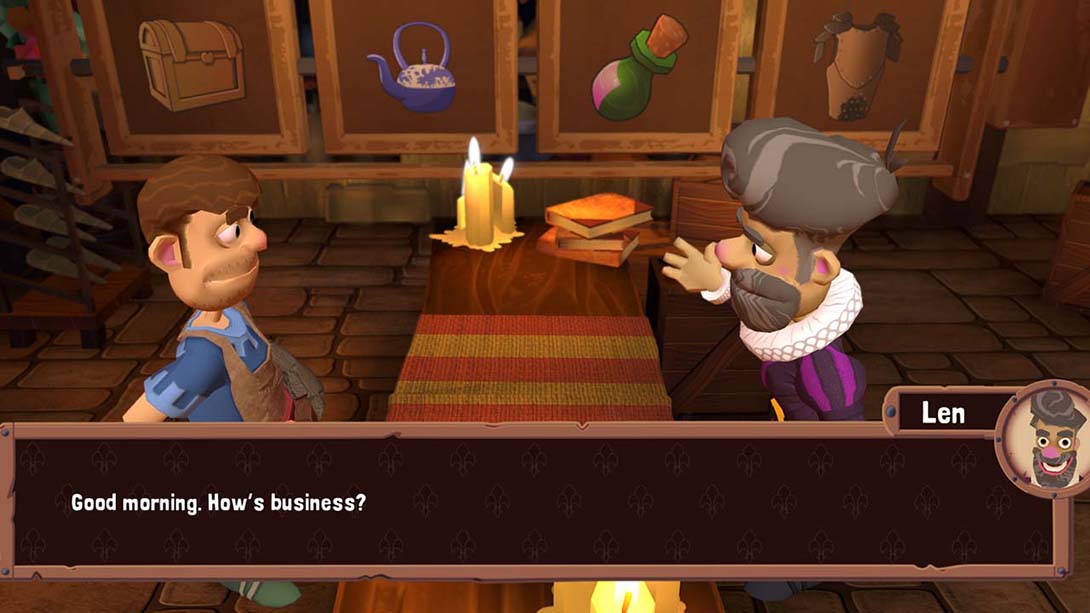Advance the "Good morning" dialogue box
Viewport: 1090px width, 613px height.
pos(530,501)
